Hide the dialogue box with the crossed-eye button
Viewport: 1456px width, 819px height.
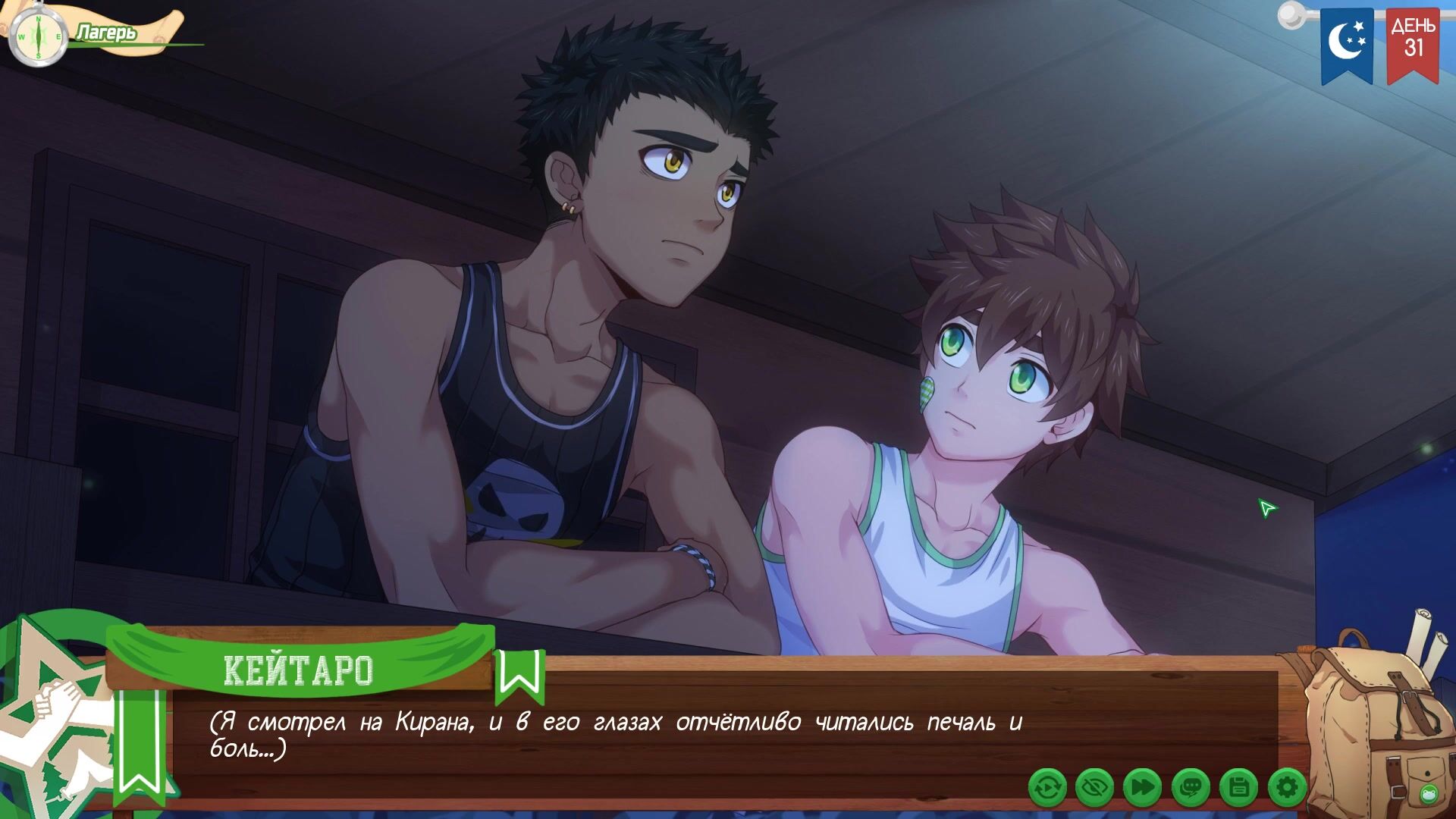point(1095,788)
